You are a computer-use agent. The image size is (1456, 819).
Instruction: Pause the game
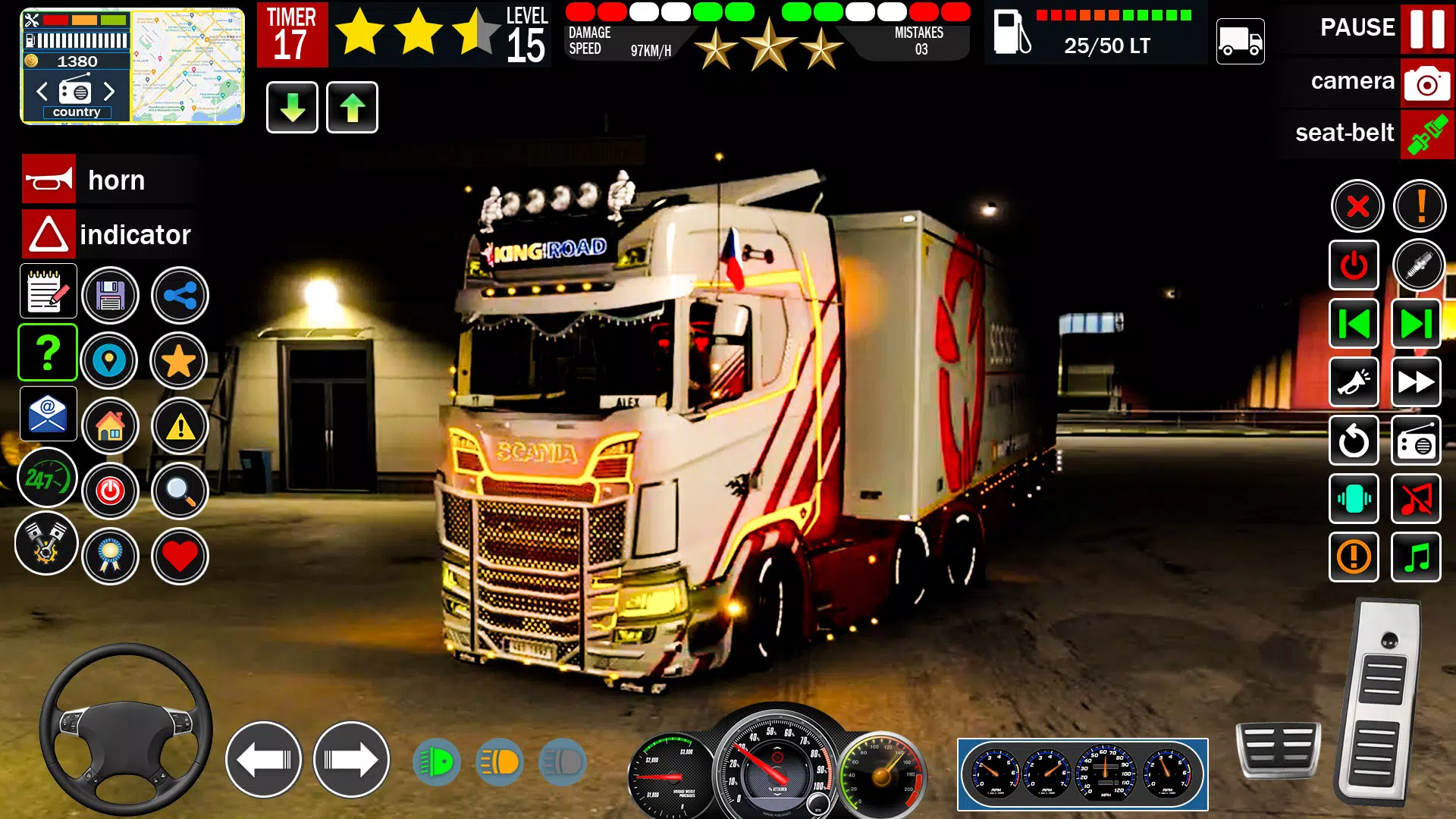1426,28
